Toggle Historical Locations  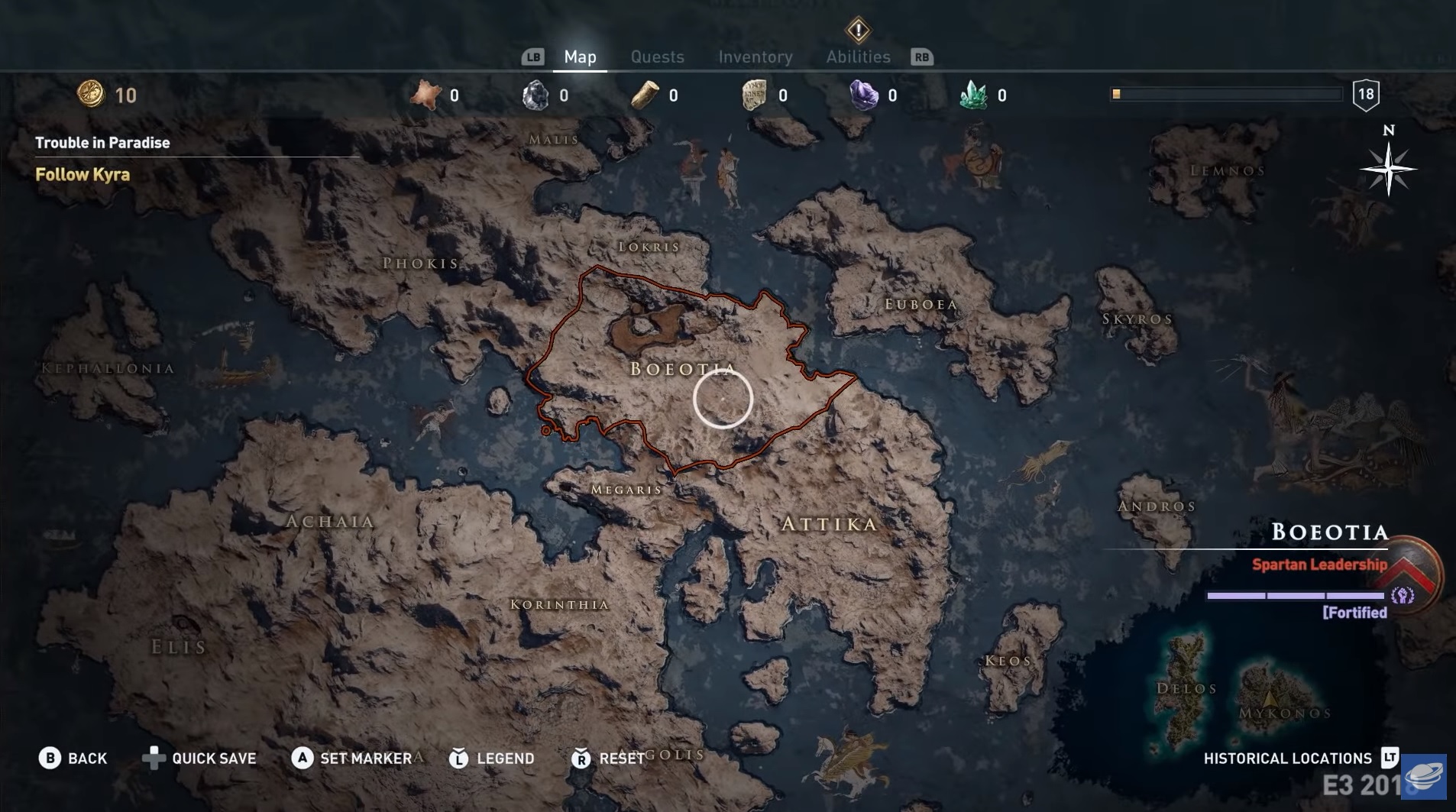1300,758
